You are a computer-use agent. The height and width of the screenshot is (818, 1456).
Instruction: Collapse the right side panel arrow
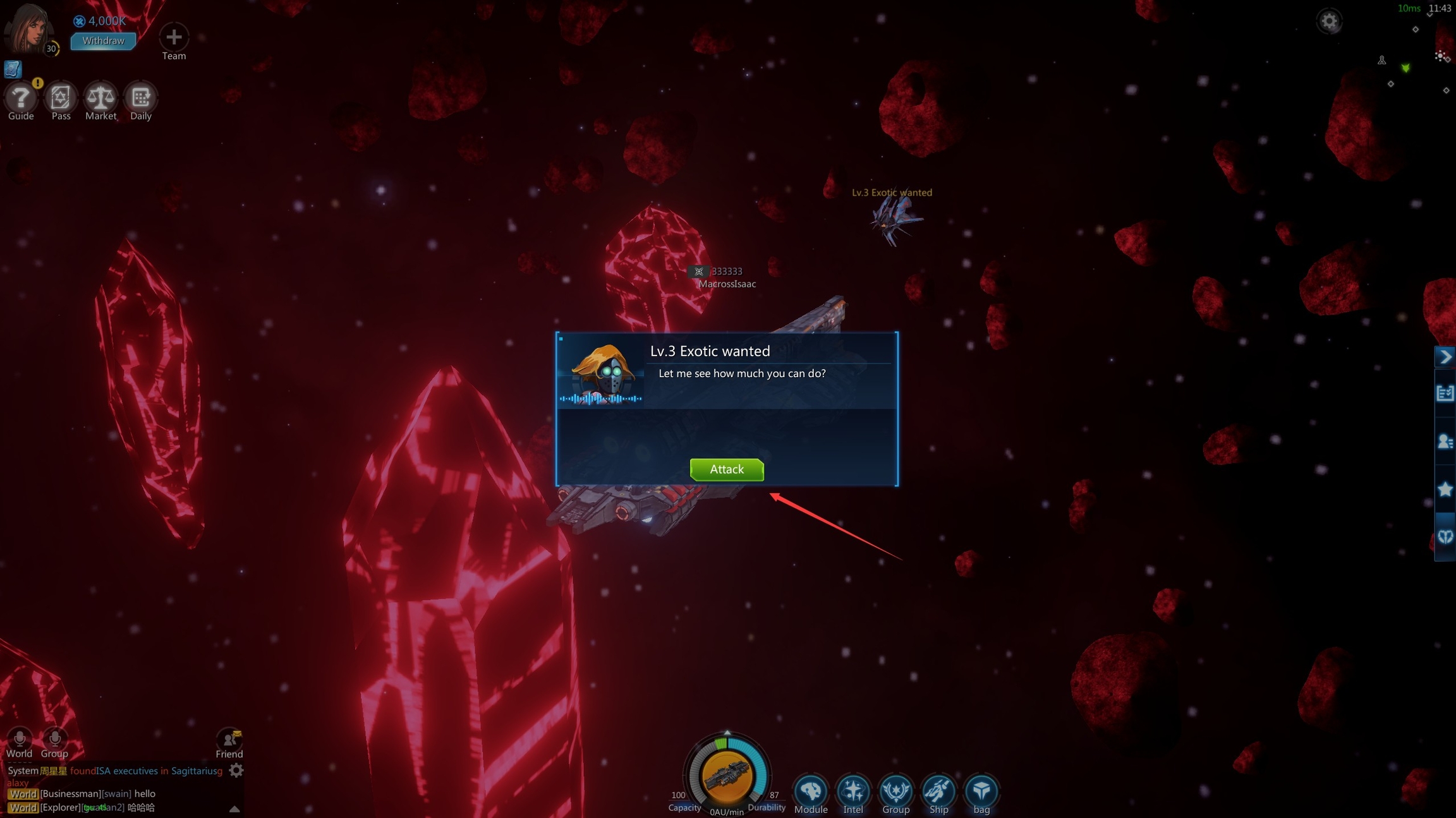[1445, 357]
